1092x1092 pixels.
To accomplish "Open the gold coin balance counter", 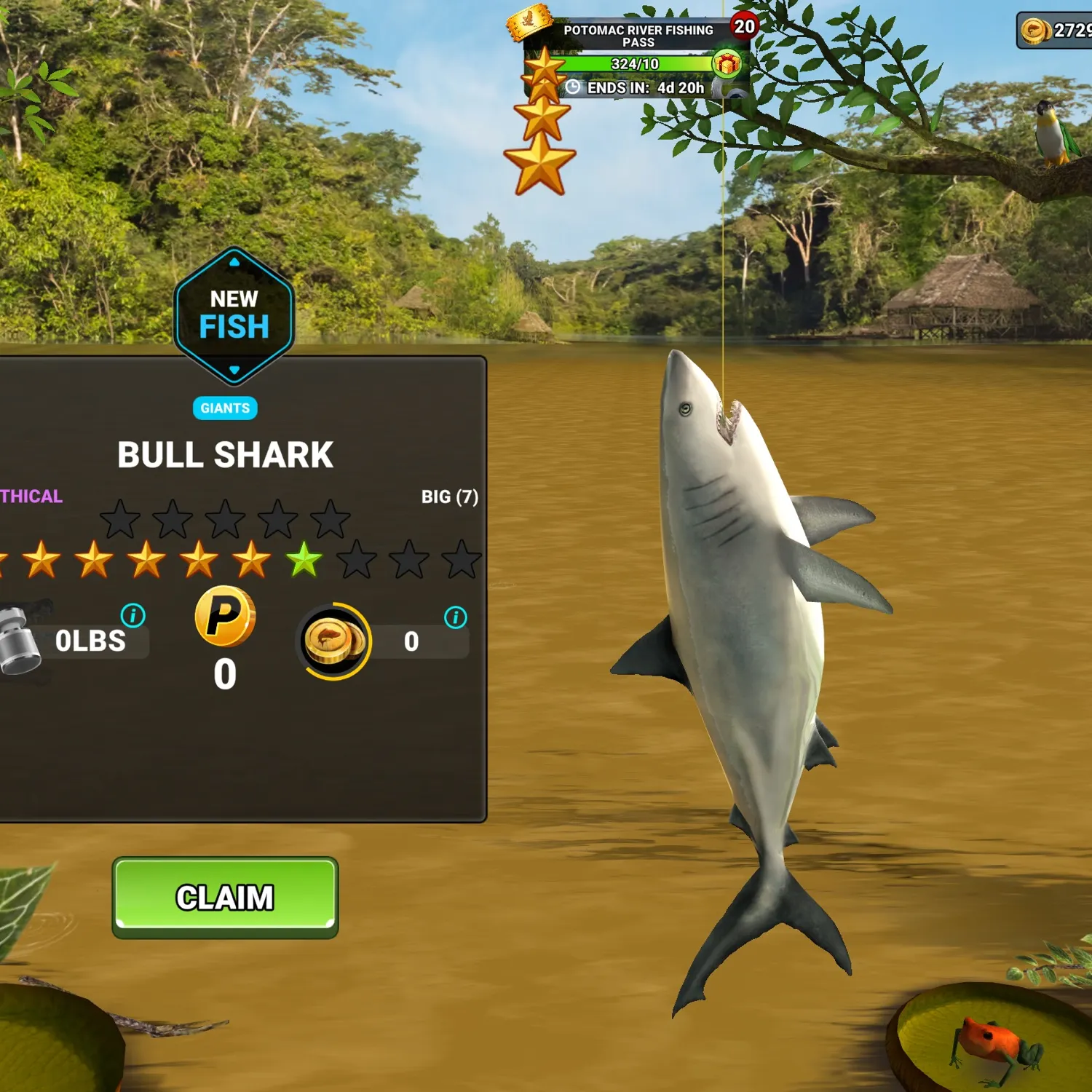I will 1057,31.
